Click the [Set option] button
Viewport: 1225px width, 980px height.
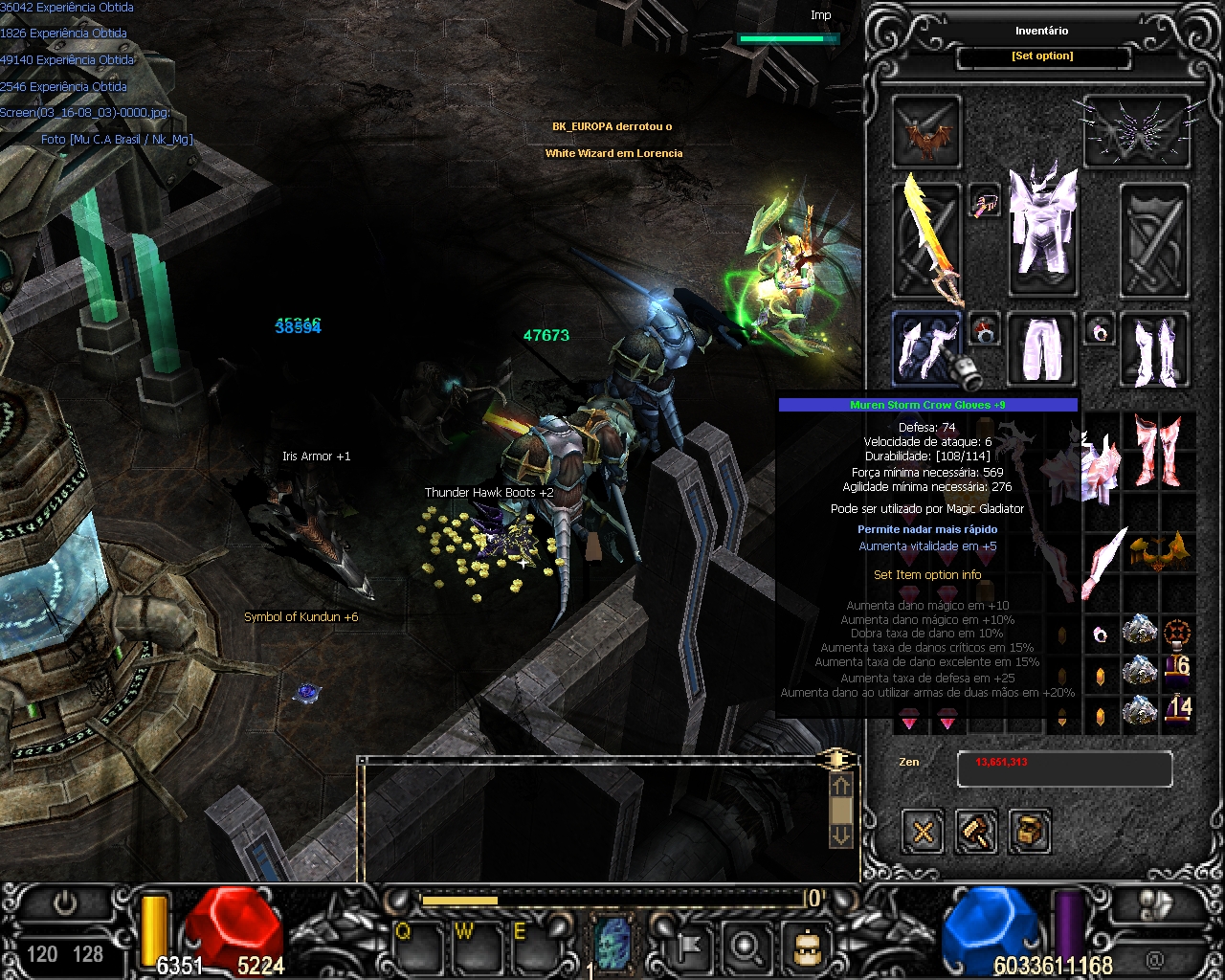(1042, 56)
